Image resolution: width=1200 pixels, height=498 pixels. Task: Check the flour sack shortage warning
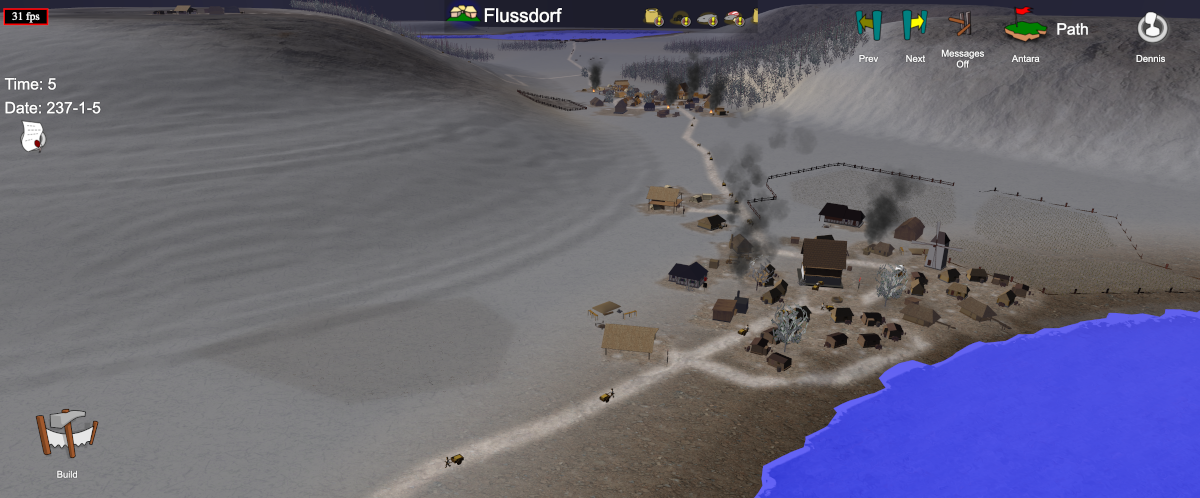coord(654,16)
